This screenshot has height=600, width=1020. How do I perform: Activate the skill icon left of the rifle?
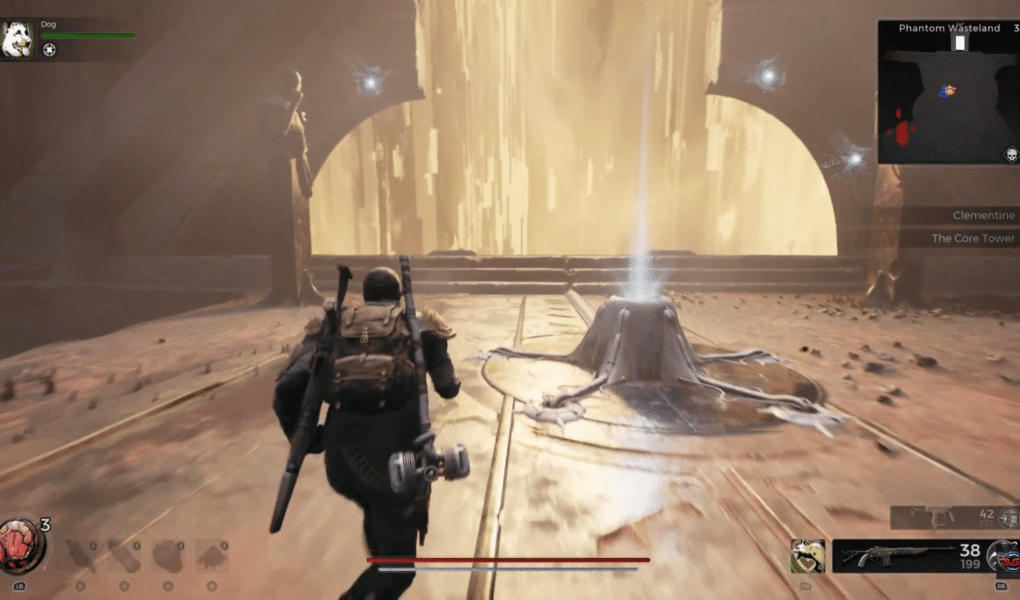tap(808, 556)
